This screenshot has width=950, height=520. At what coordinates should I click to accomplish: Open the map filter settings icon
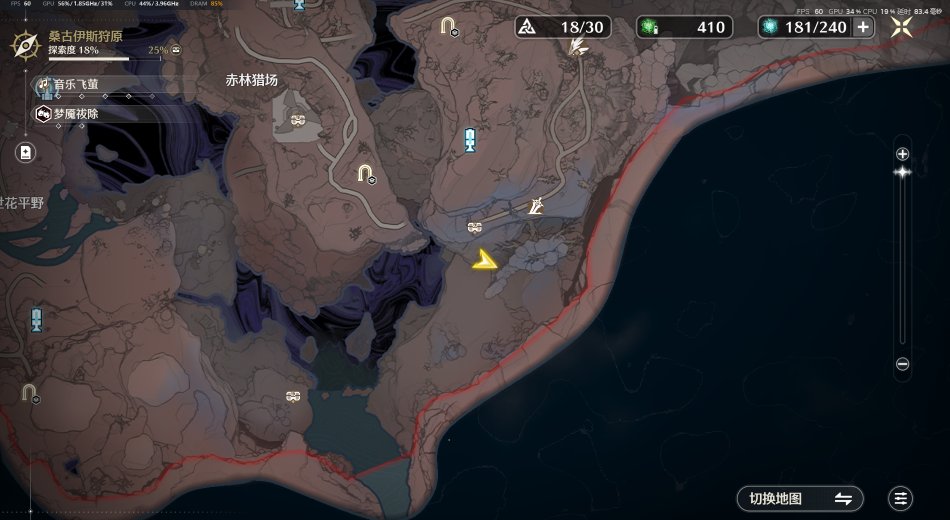[x=900, y=498]
